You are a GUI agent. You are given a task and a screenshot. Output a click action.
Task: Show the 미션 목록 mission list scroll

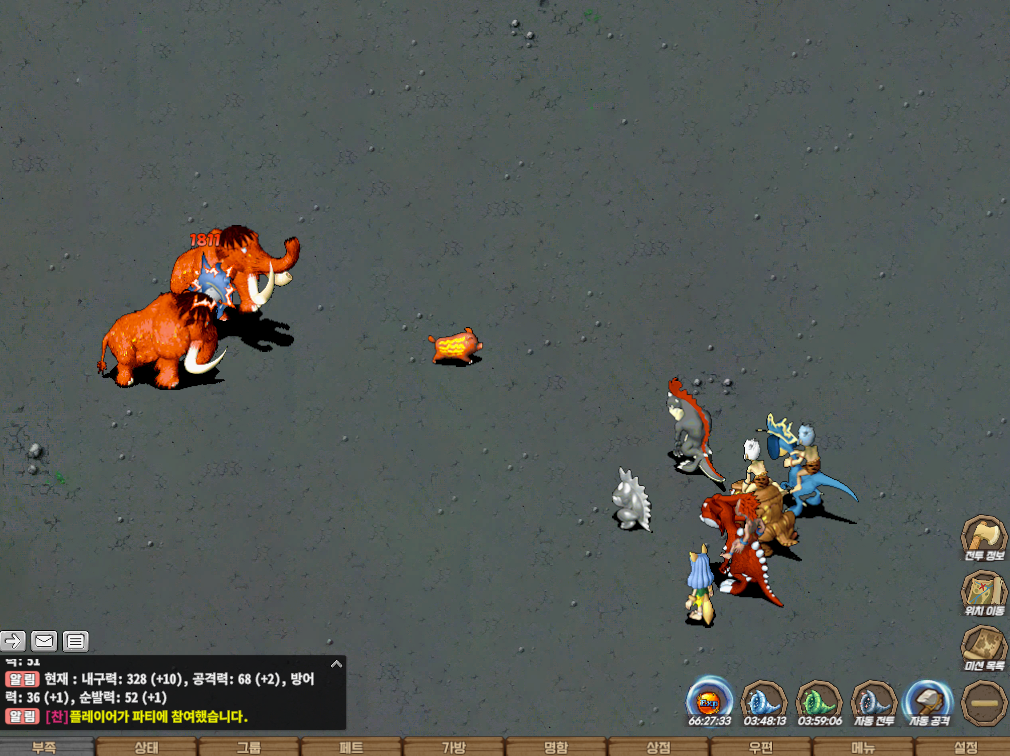click(x=984, y=646)
